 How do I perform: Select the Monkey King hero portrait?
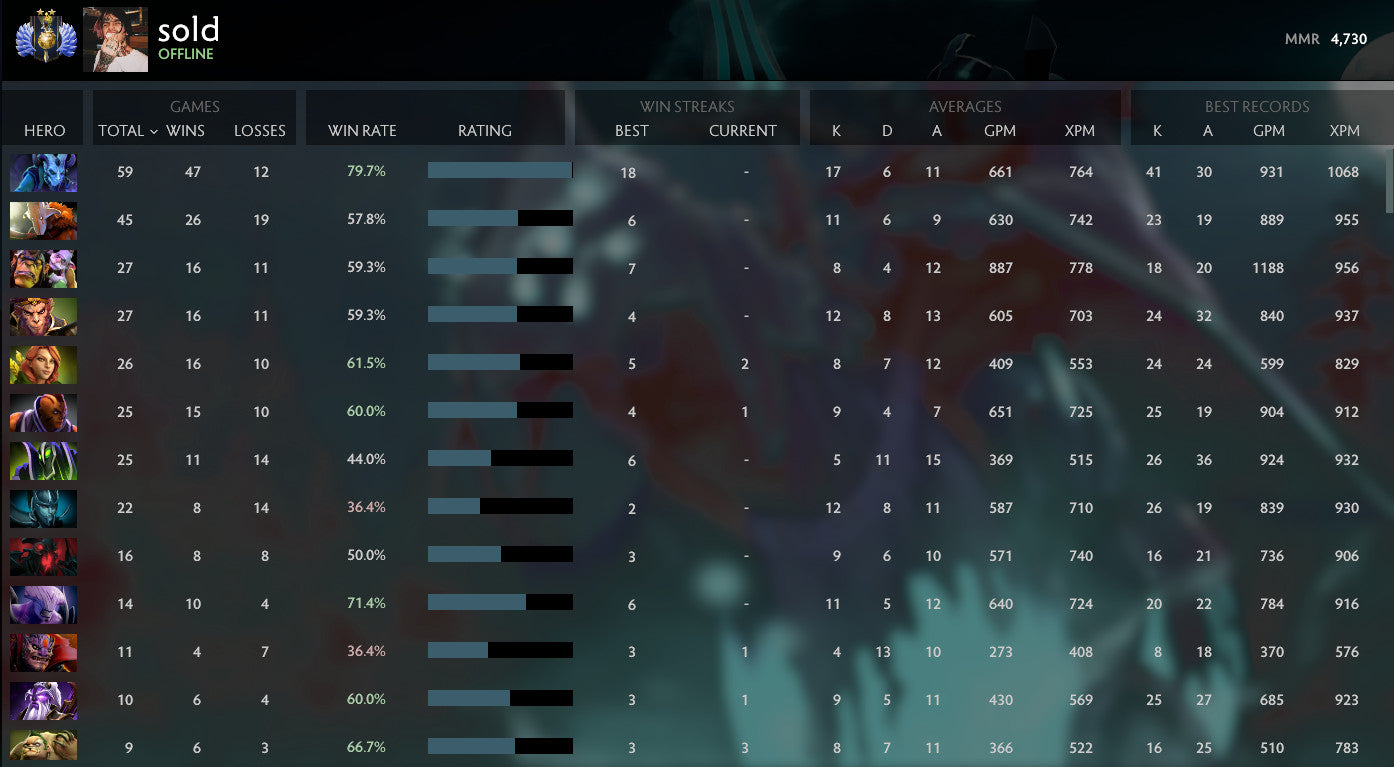coord(43,316)
